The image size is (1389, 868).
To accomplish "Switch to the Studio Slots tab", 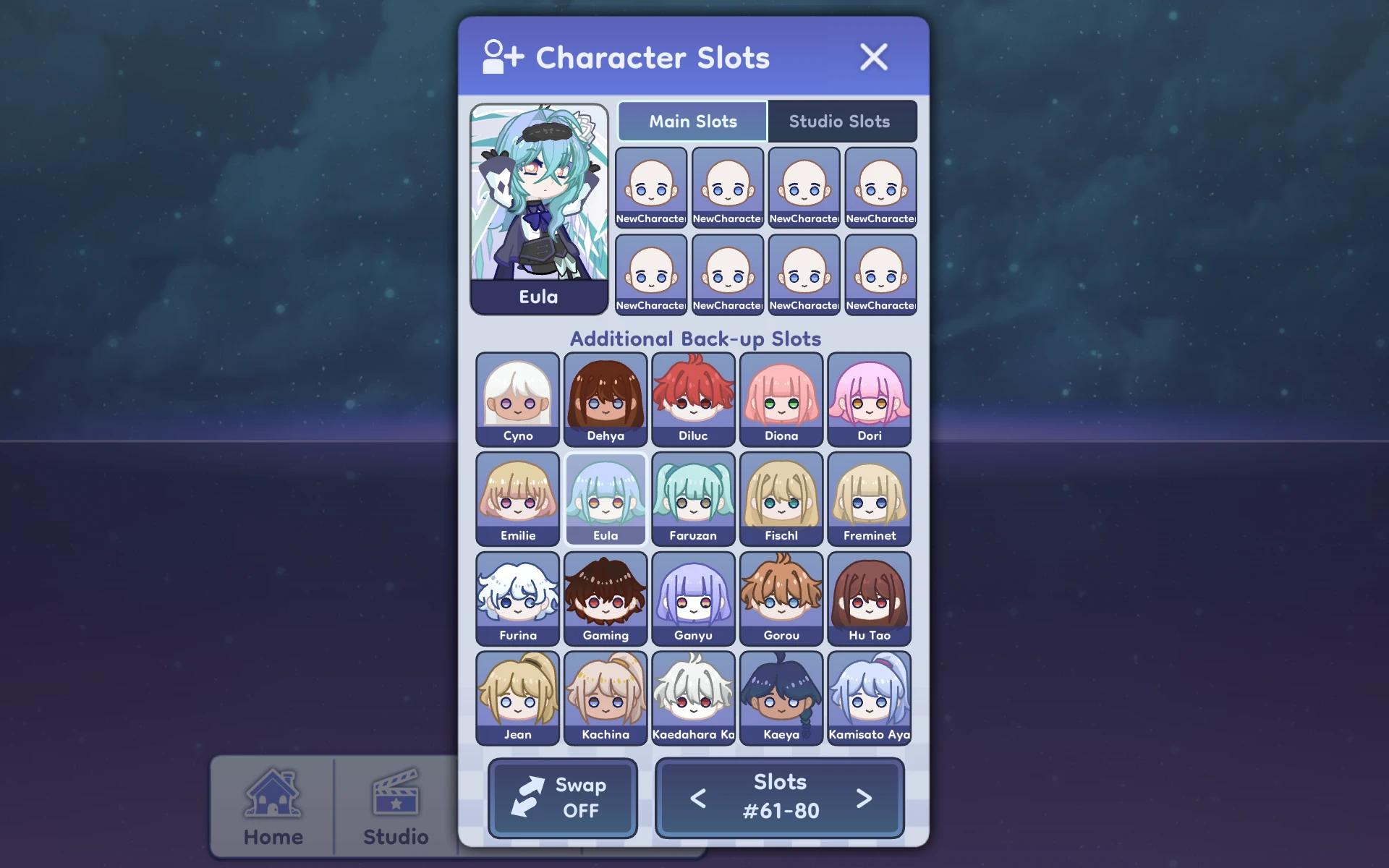I will tap(841, 121).
